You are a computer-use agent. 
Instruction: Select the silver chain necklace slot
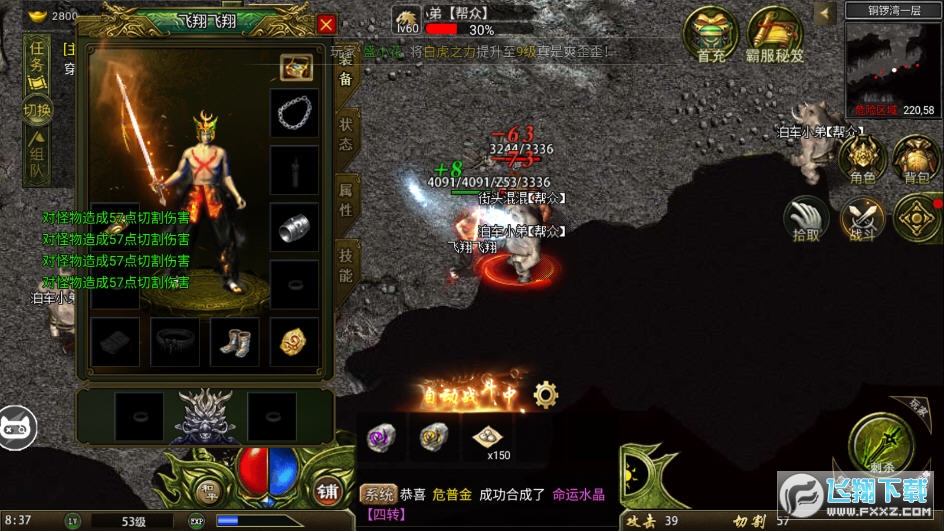coord(294,111)
